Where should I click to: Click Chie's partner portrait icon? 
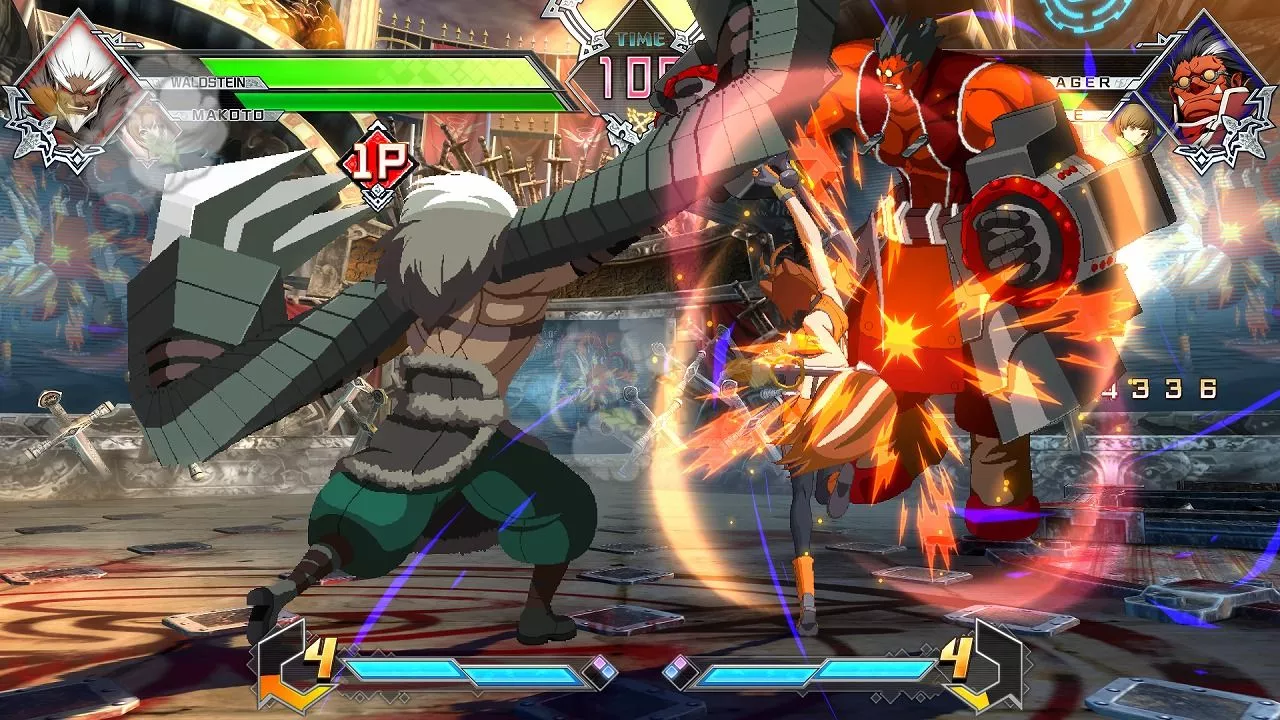click(1132, 131)
